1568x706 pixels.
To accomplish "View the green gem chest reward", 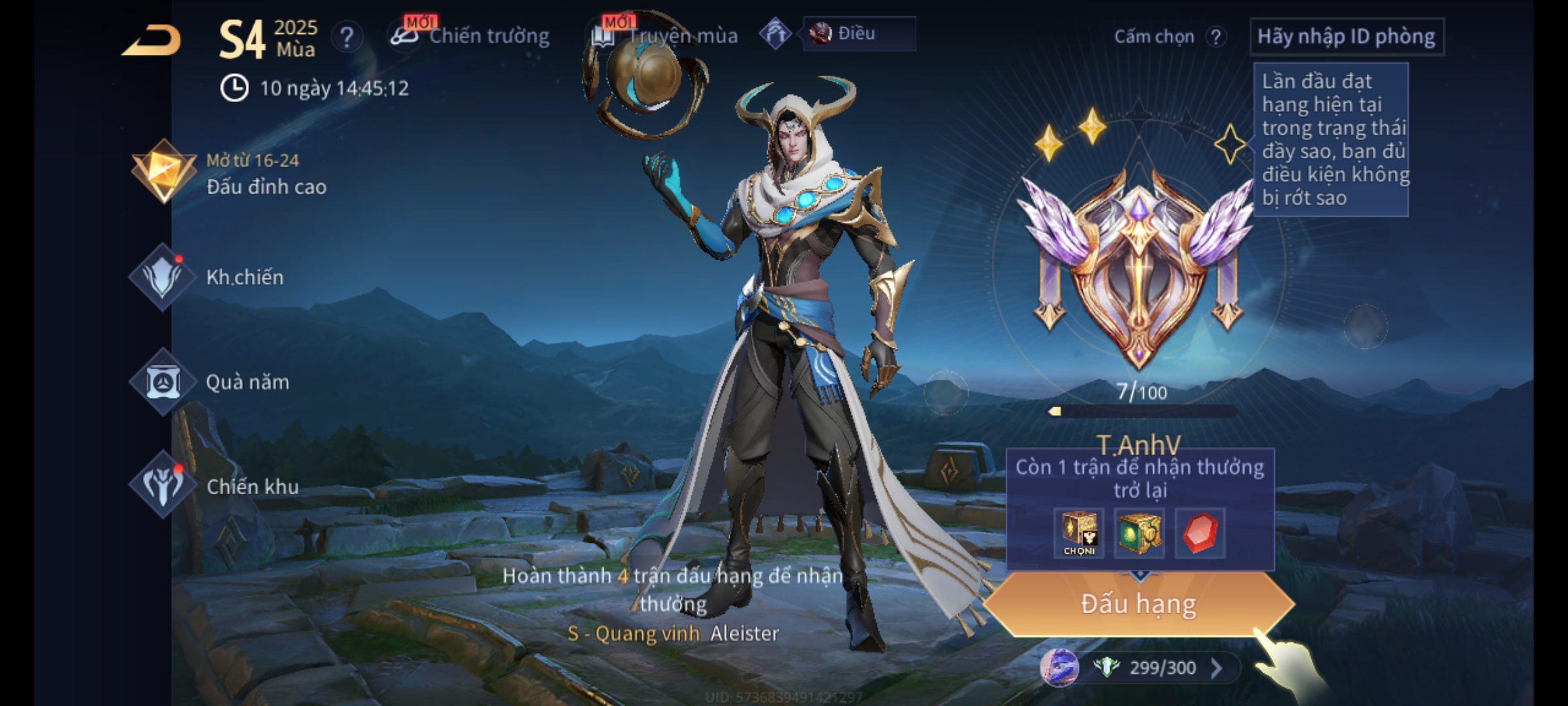I will tap(1139, 533).
